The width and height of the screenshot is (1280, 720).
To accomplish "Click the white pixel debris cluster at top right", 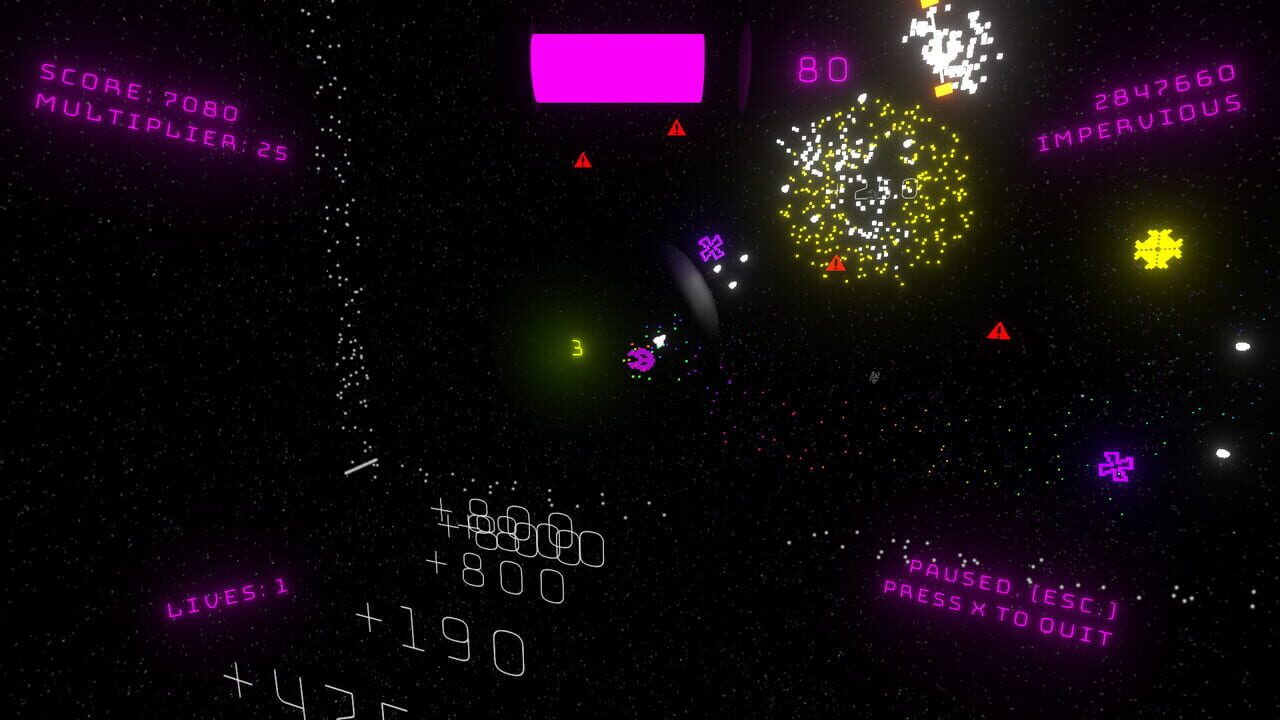I will point(945,45).
